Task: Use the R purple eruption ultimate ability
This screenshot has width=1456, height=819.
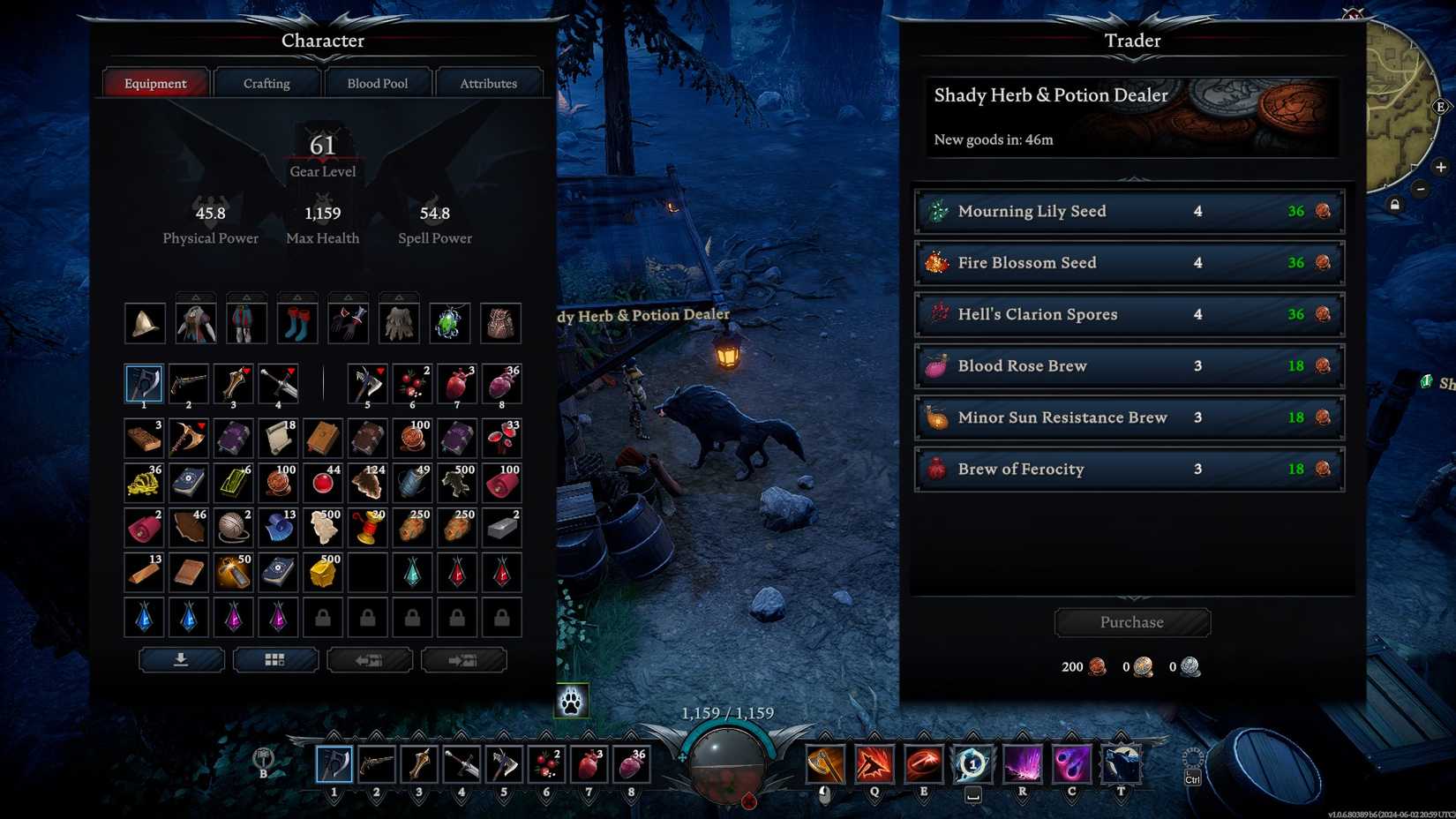Action: pos(1021,765)
